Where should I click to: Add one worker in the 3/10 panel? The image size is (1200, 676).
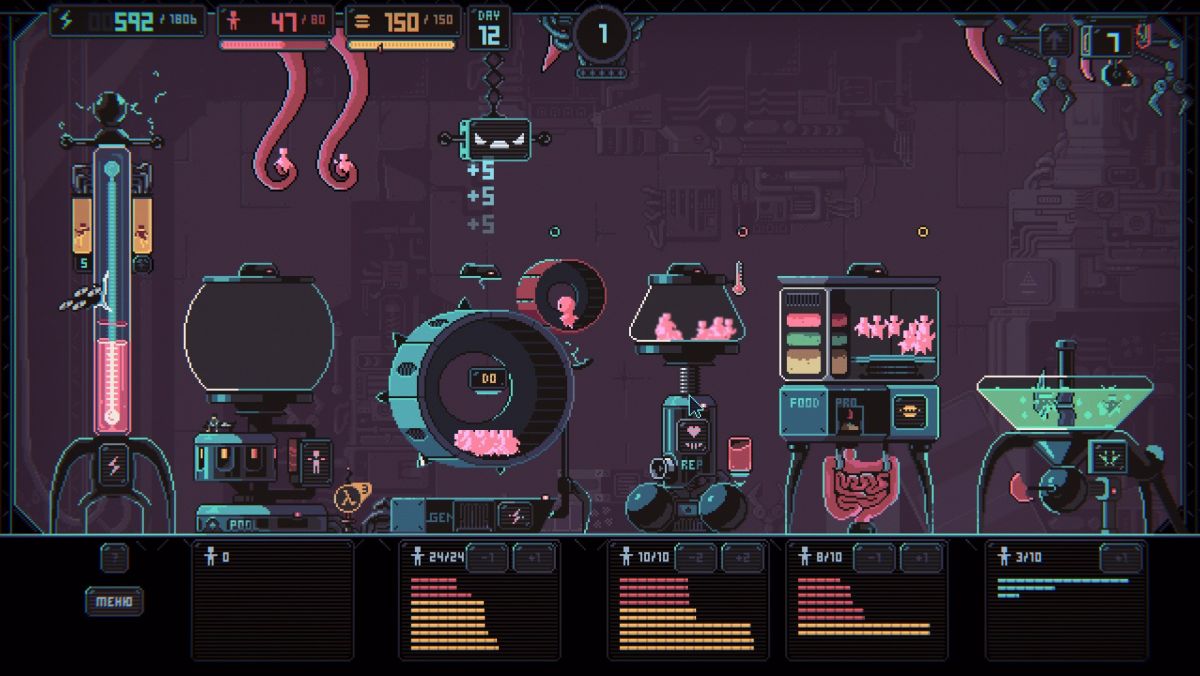(x=1120, y=558)
